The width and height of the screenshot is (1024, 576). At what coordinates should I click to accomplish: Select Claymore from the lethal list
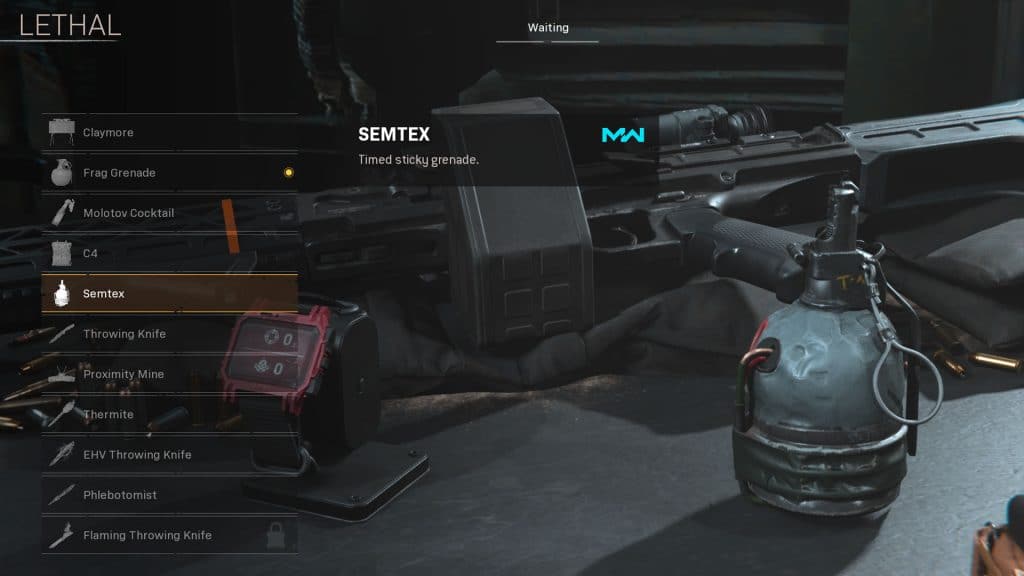169,132
